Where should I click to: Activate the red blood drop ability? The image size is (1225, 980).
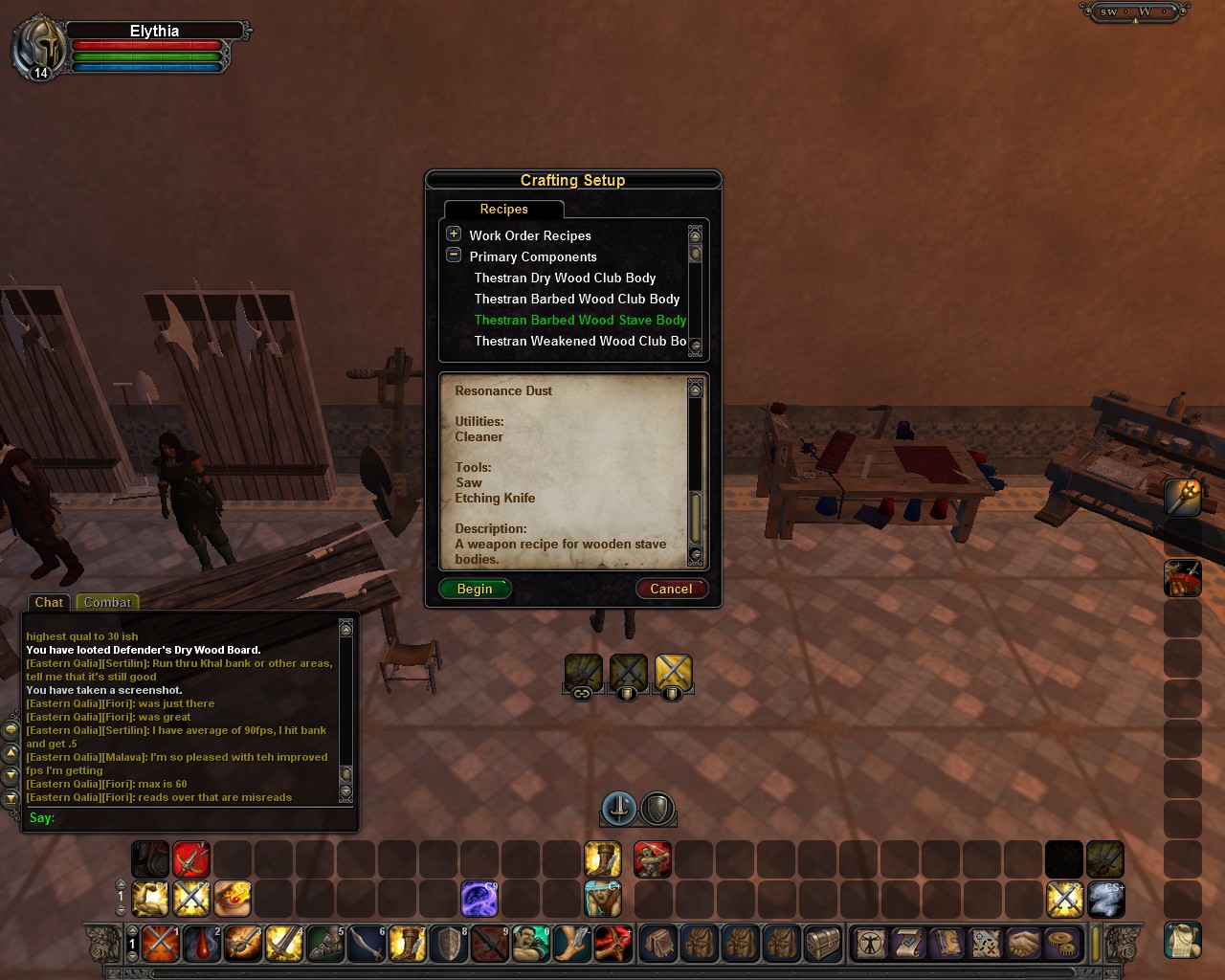[x=202, y=944]
